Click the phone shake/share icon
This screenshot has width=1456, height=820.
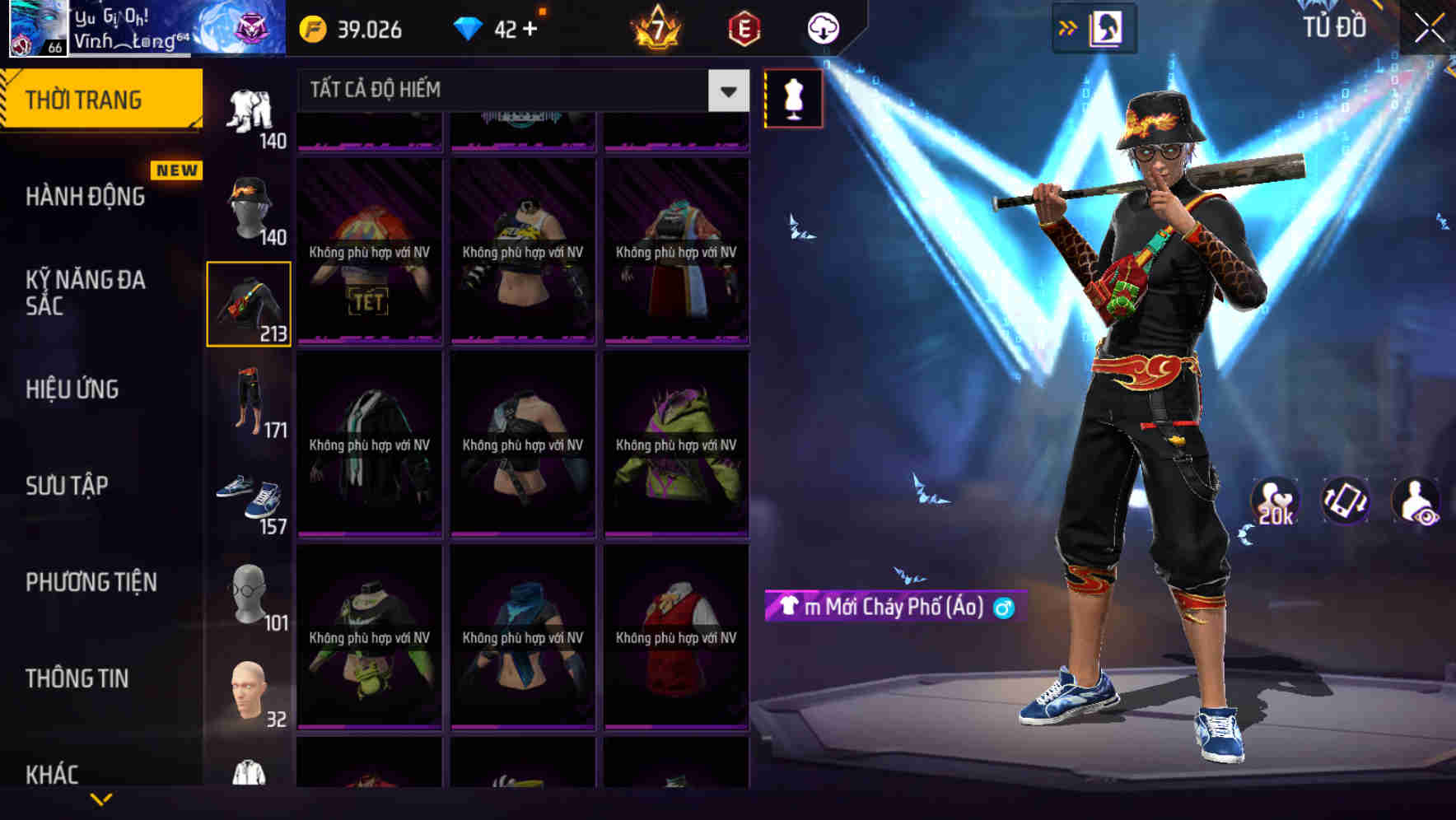click(x=1344, y=501)
